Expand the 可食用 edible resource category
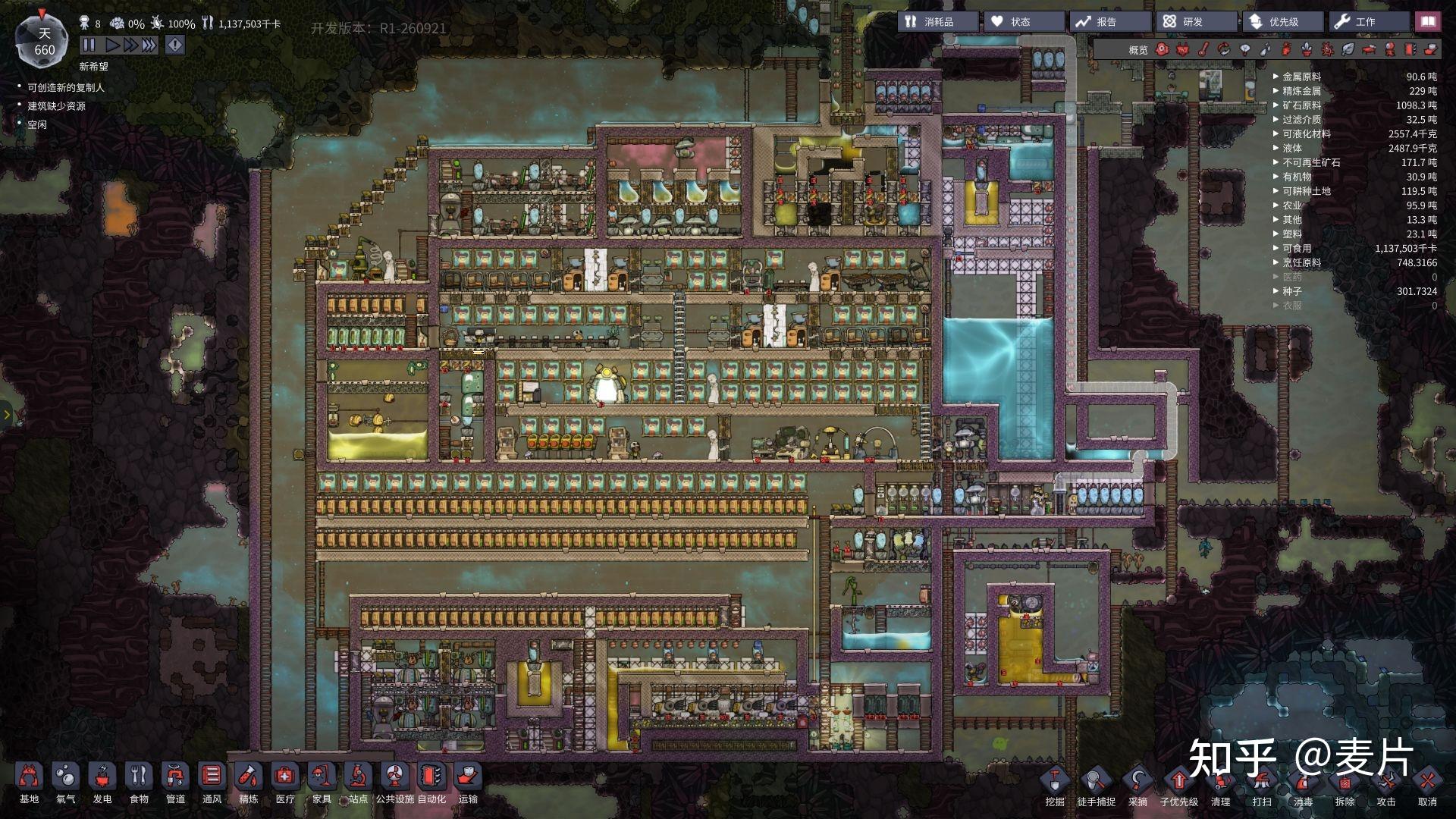The image size is (1456, 819). point(1297,248)
